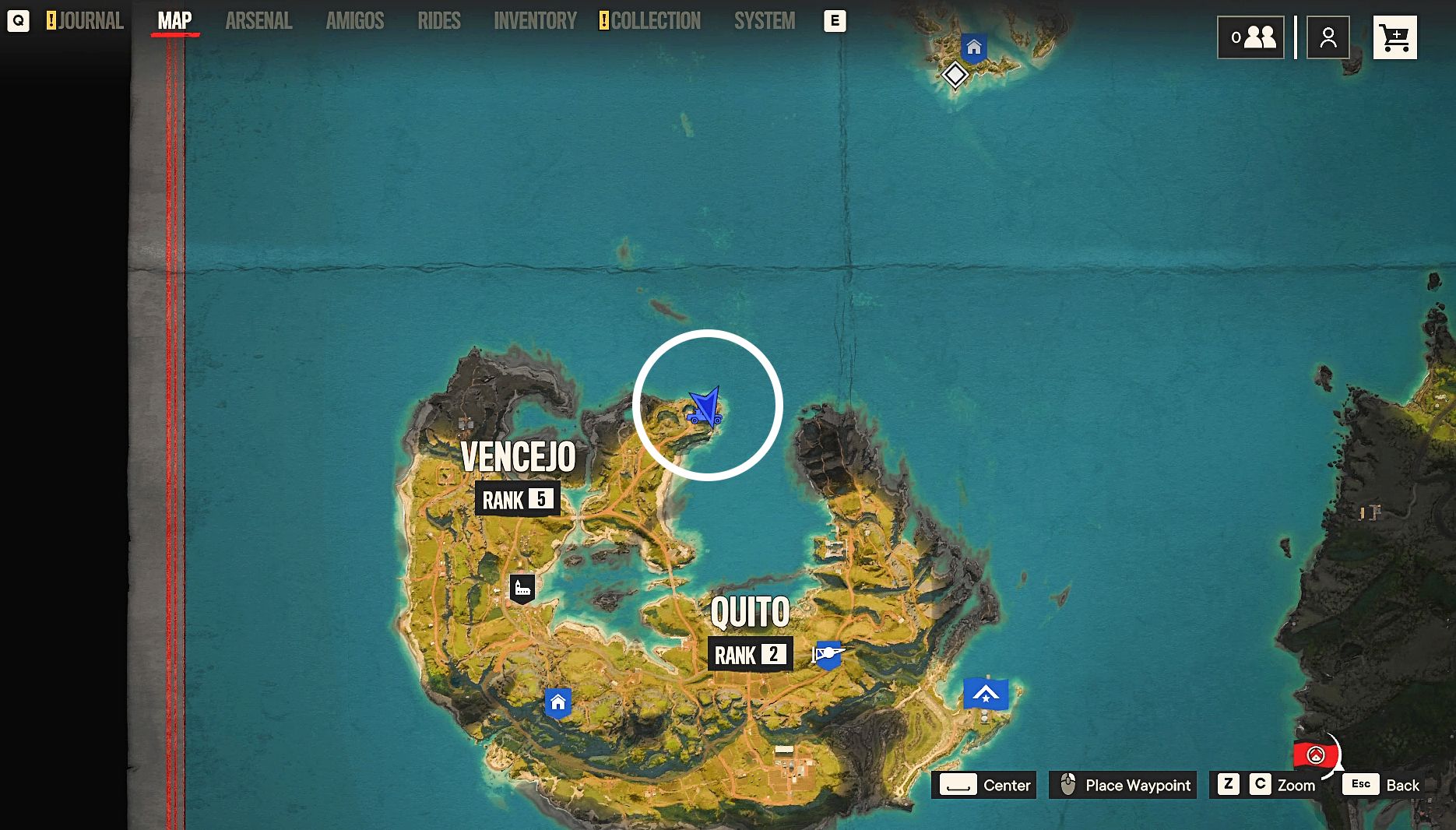
Task: Select the house marker in southern Vencejo
Action: point(557,703)
